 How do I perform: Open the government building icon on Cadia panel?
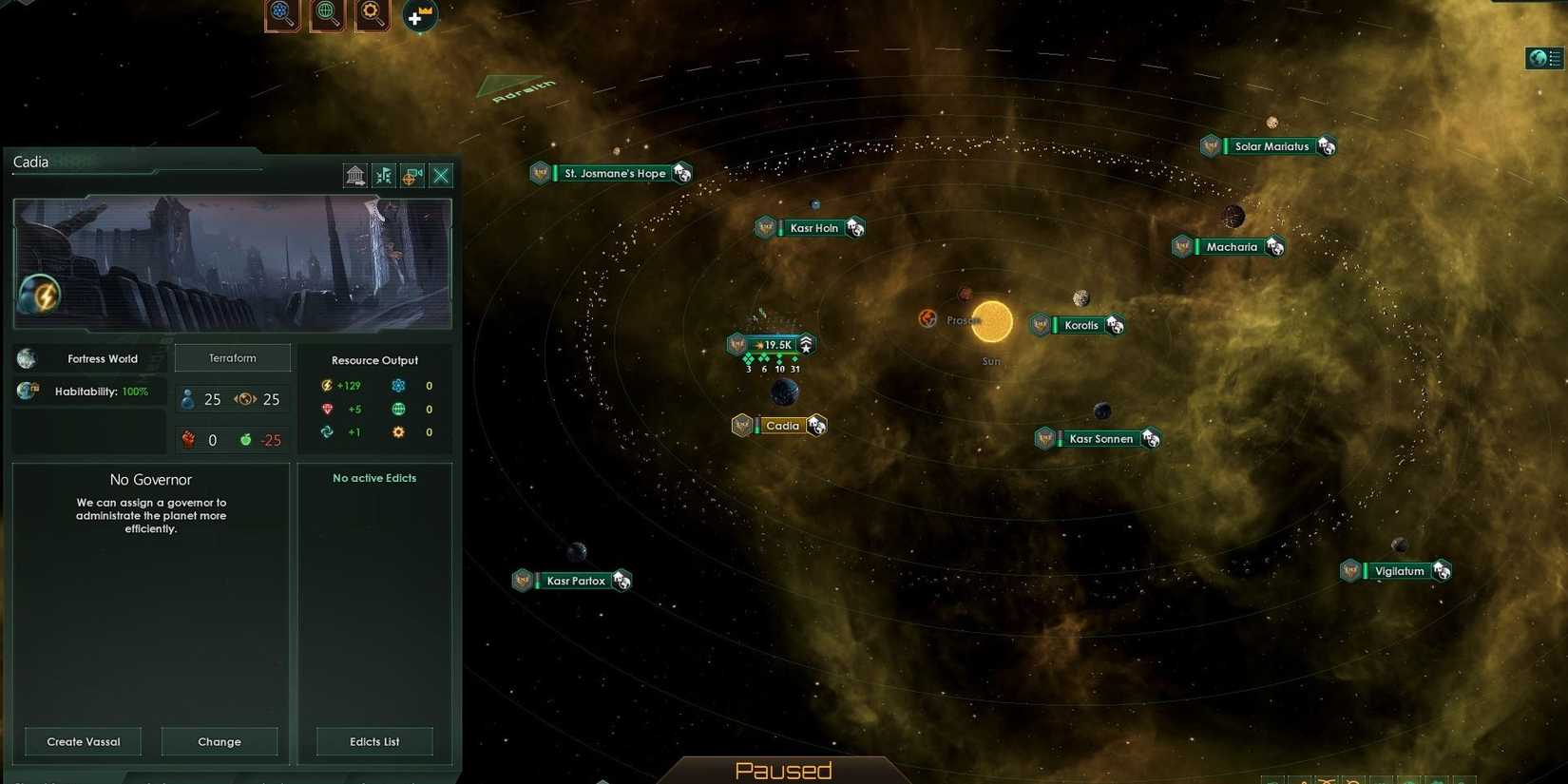pos(355,175)
